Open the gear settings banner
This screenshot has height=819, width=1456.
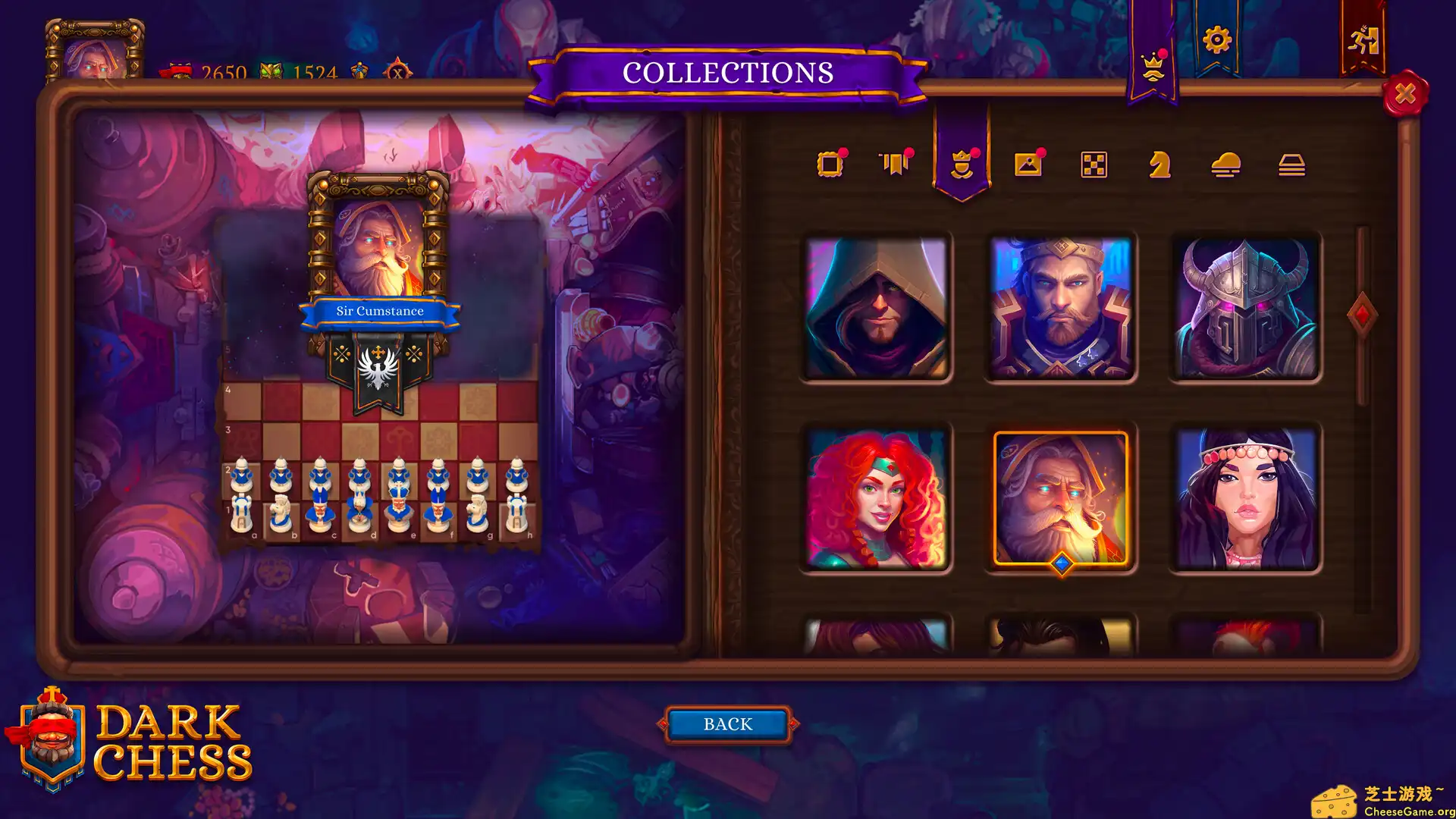(x=1216, y=40)
